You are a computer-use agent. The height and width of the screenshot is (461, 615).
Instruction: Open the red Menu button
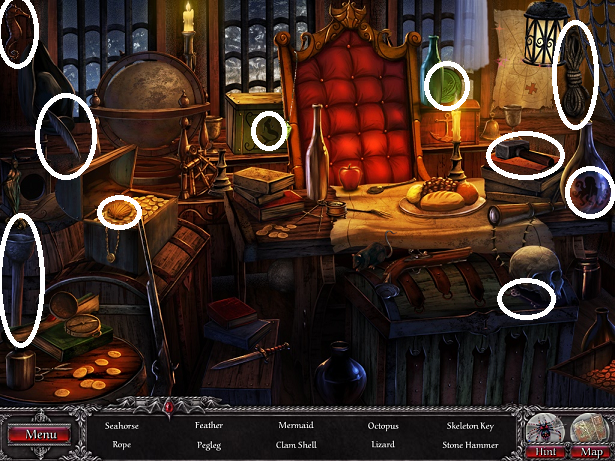point(41,434)
